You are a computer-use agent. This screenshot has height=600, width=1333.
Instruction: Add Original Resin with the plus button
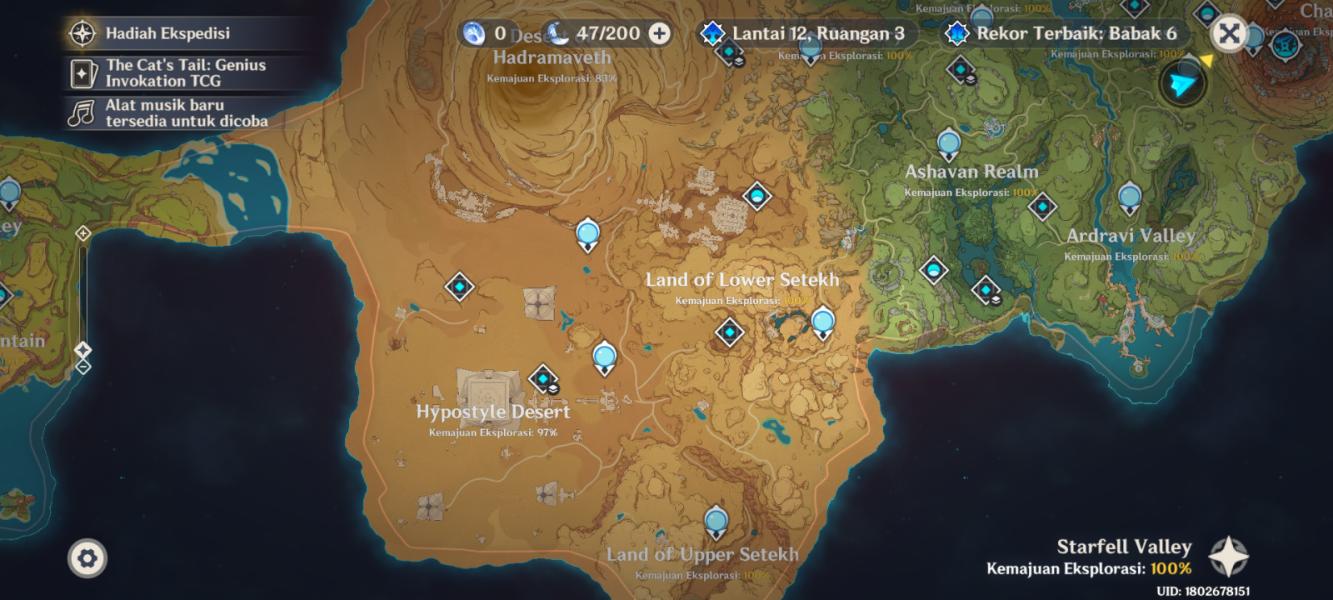[659, 33]
